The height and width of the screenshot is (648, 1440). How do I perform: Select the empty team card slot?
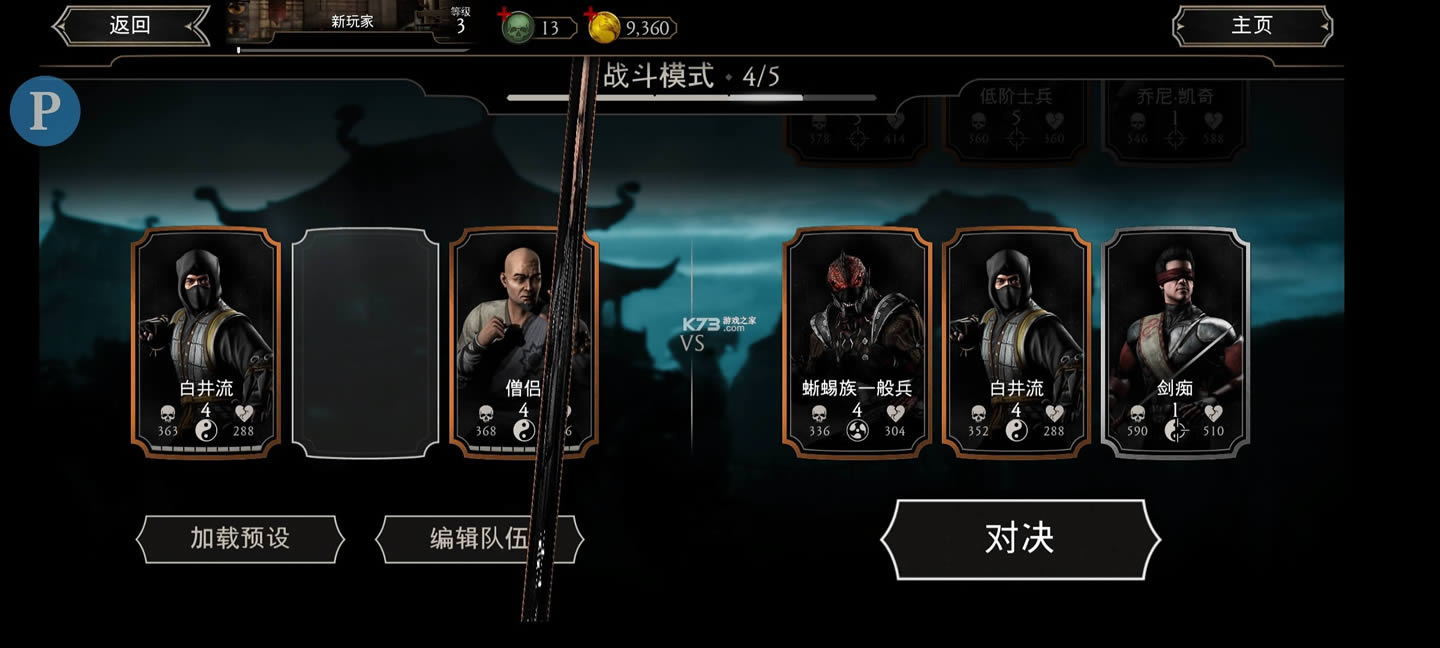pyautogui.click(x=366, y=343)
